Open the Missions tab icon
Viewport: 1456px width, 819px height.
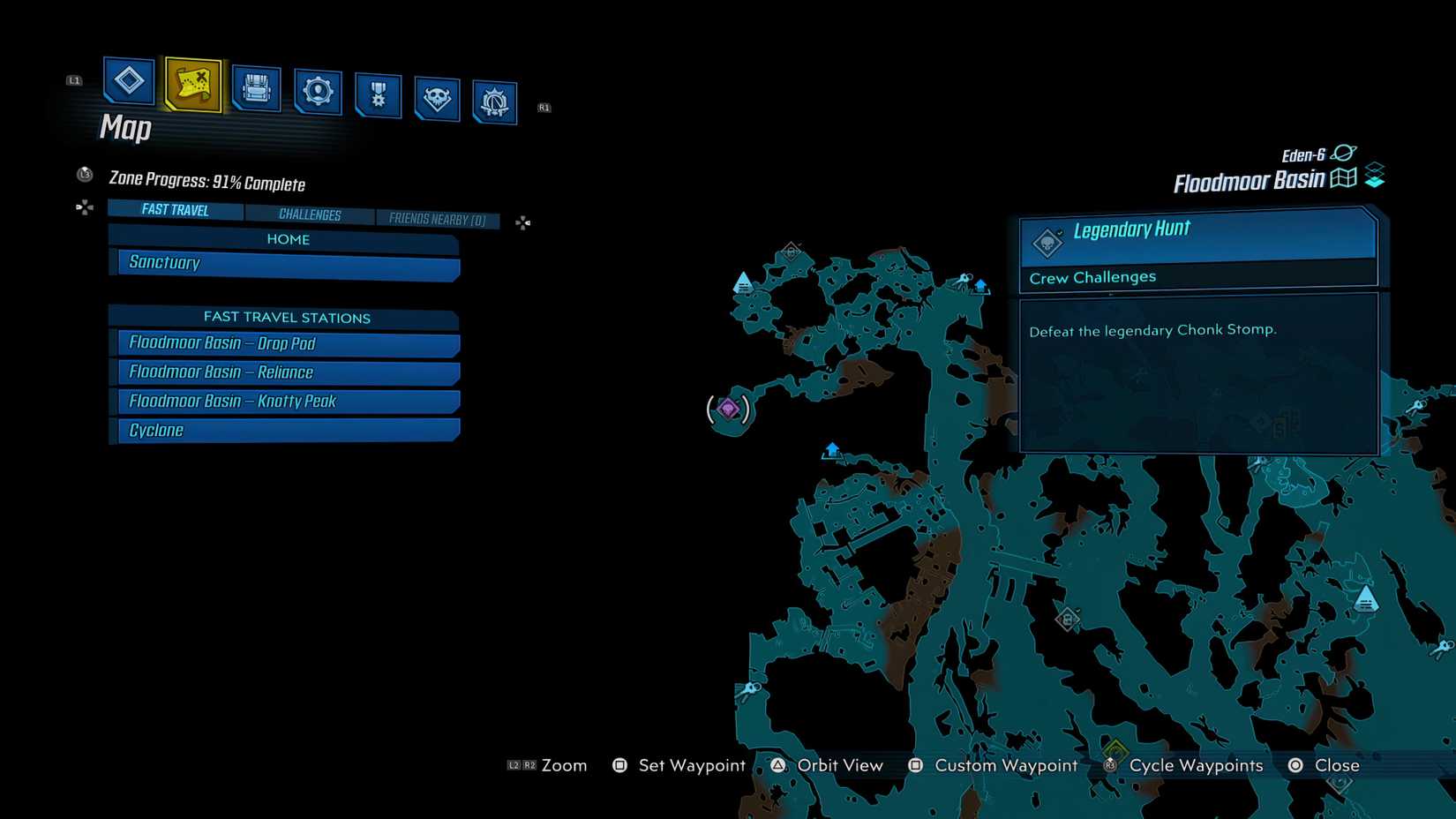click(127, 82)
